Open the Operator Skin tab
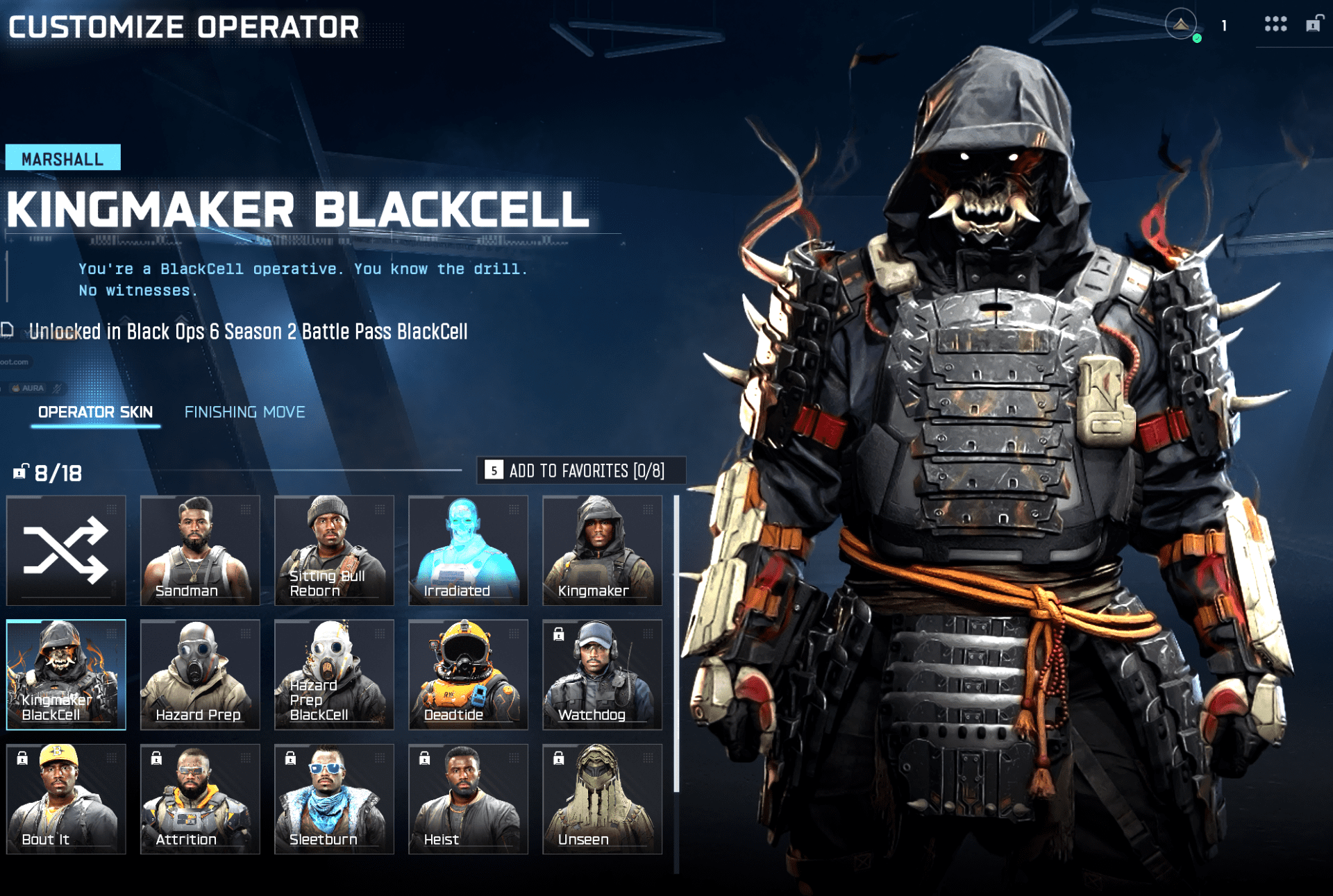1333x896 pixels. coord(95,412)
